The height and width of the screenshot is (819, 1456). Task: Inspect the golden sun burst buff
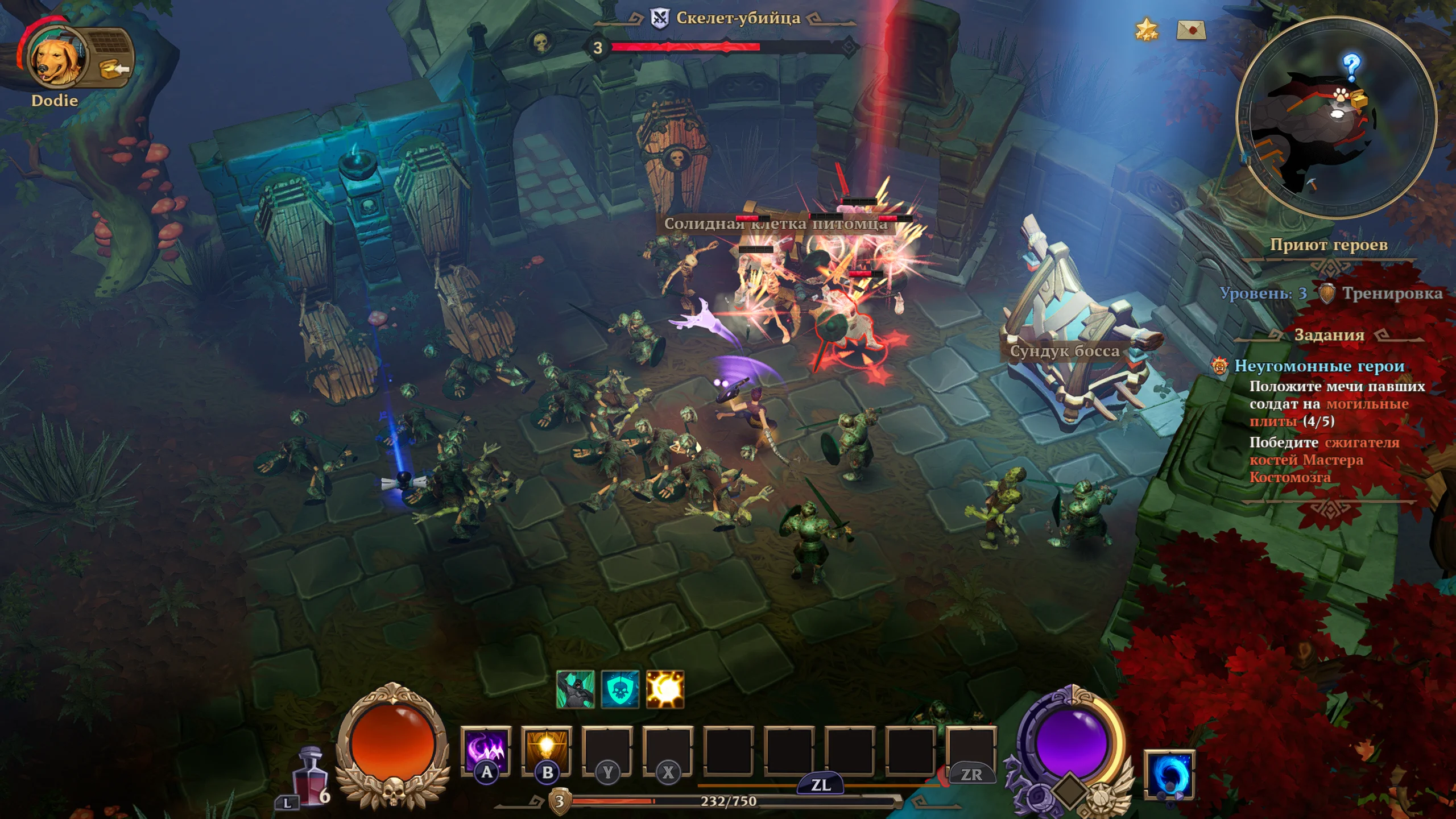click(x=665, y=689)
